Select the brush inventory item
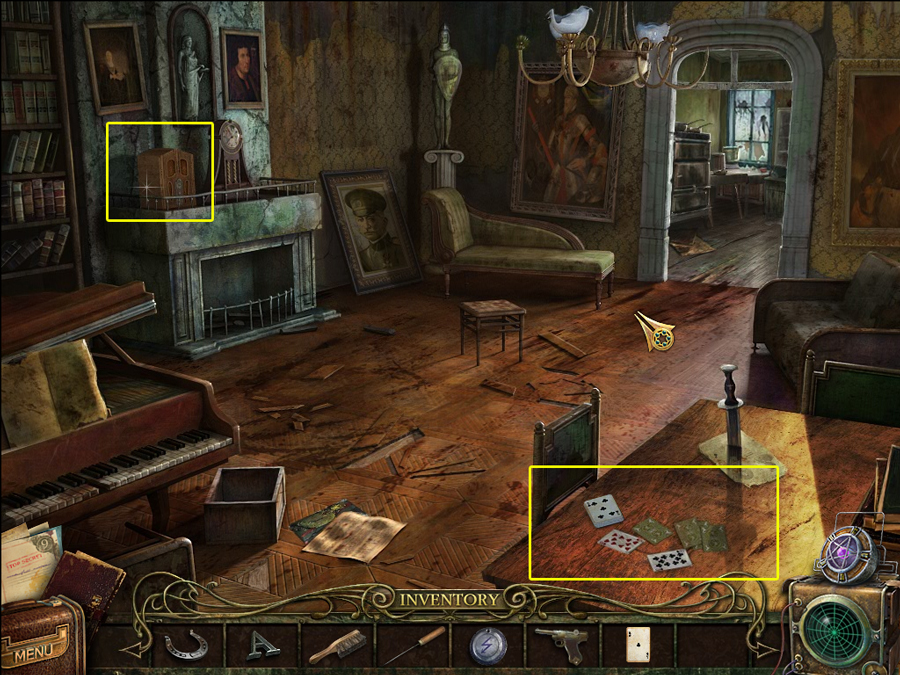The height and width of the screenshot is (675, 900). coord(336,646)
